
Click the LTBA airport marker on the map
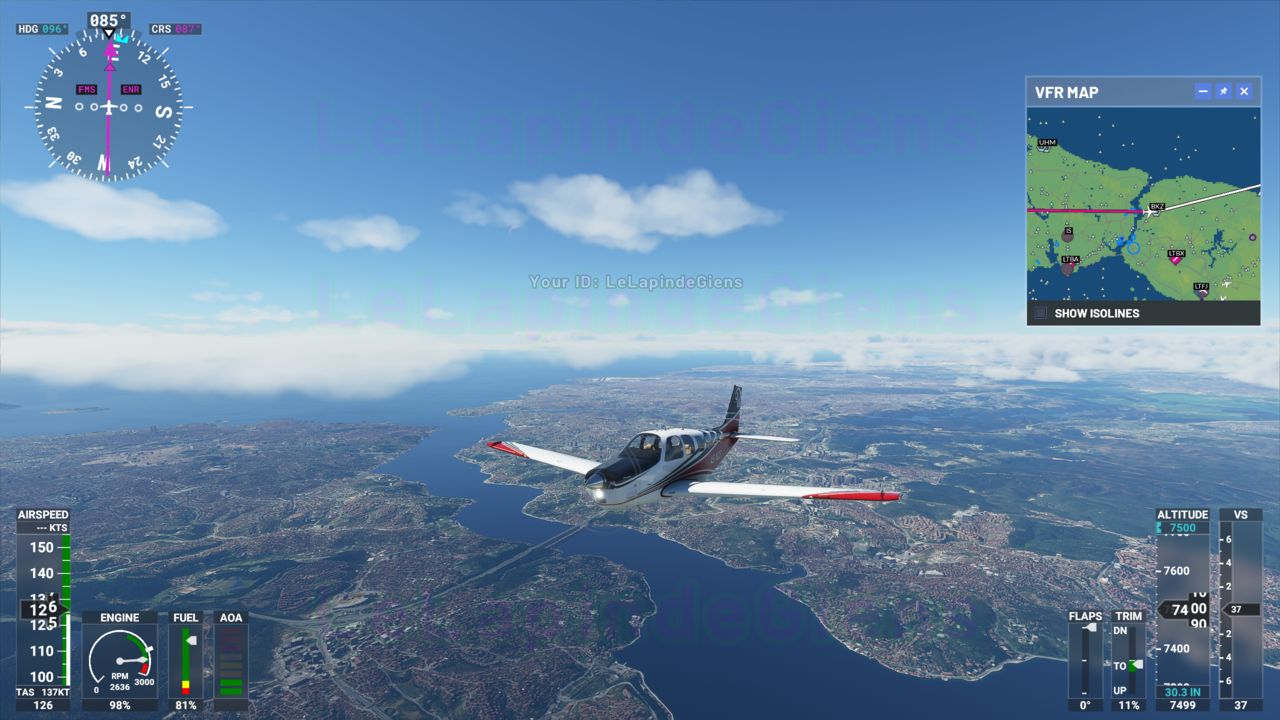pyautogui.click(x=1071, y=263)
